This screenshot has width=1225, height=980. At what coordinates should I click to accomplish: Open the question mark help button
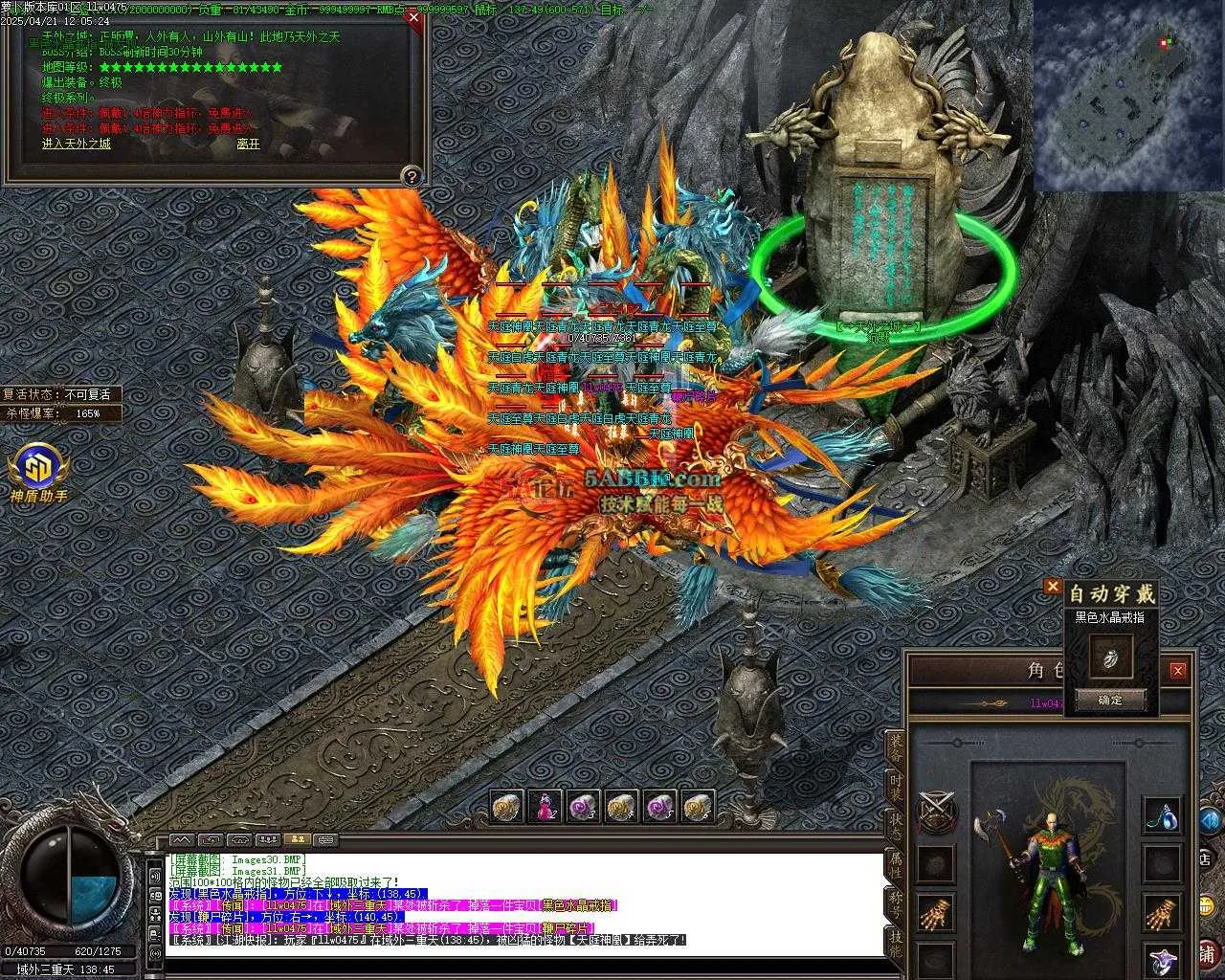click(412, 176)
